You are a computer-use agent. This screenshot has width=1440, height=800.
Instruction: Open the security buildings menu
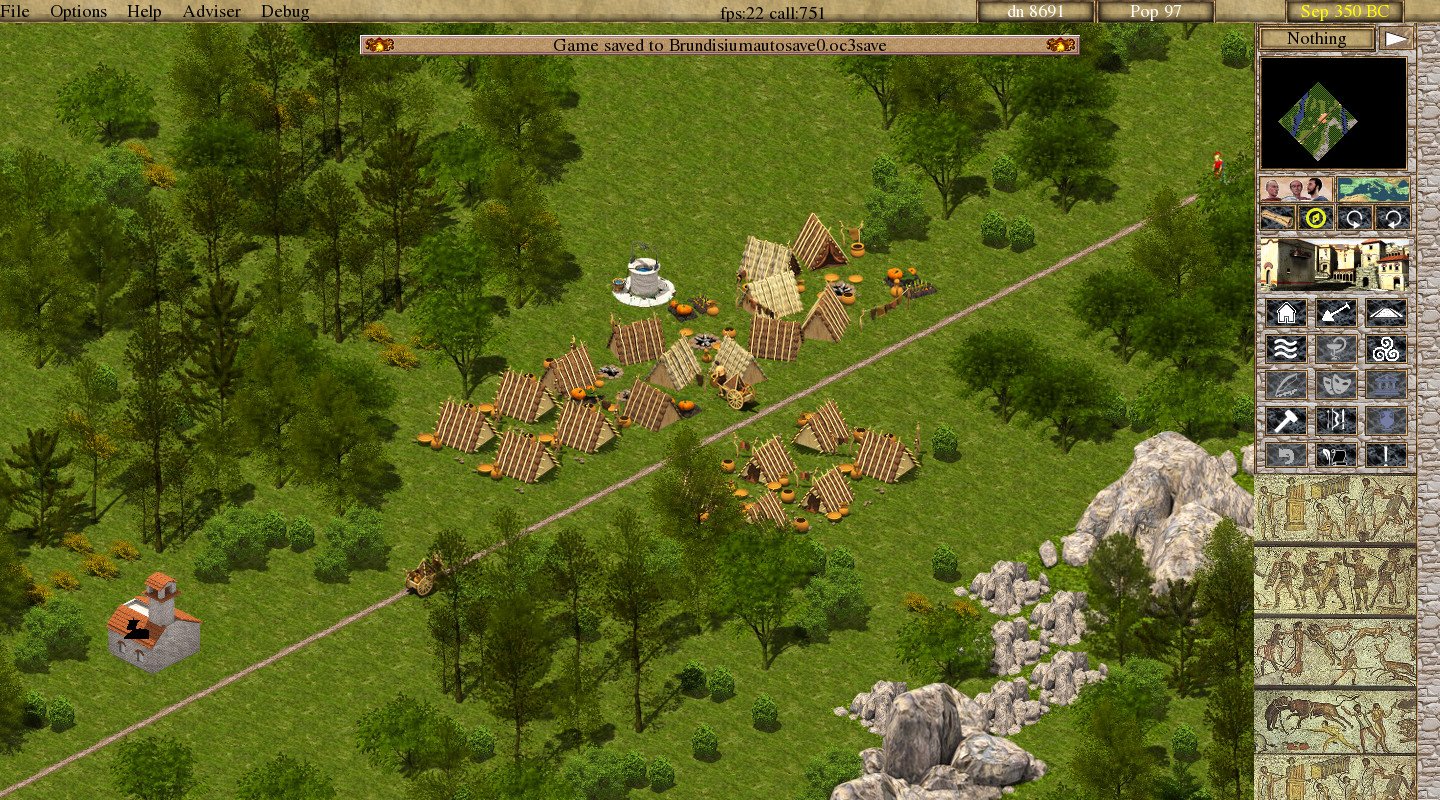(1335, 419)
